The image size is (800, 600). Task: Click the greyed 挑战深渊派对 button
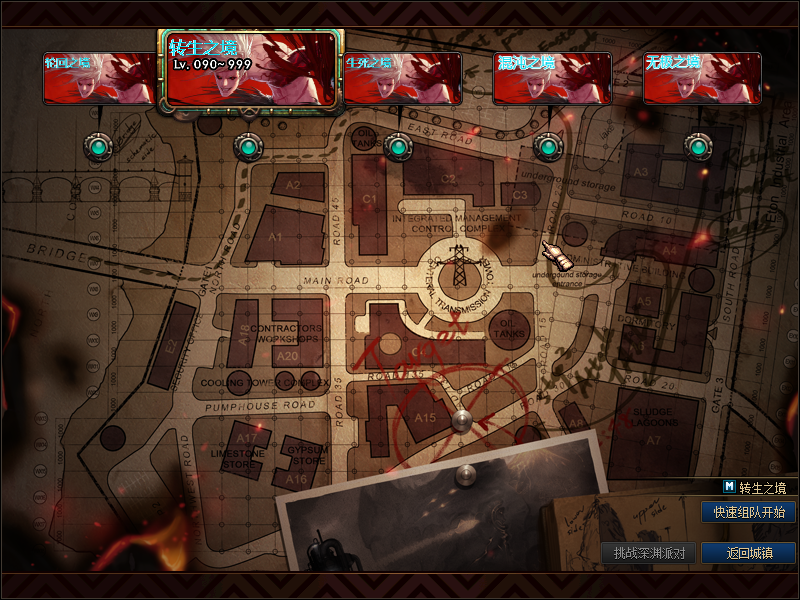649,553
